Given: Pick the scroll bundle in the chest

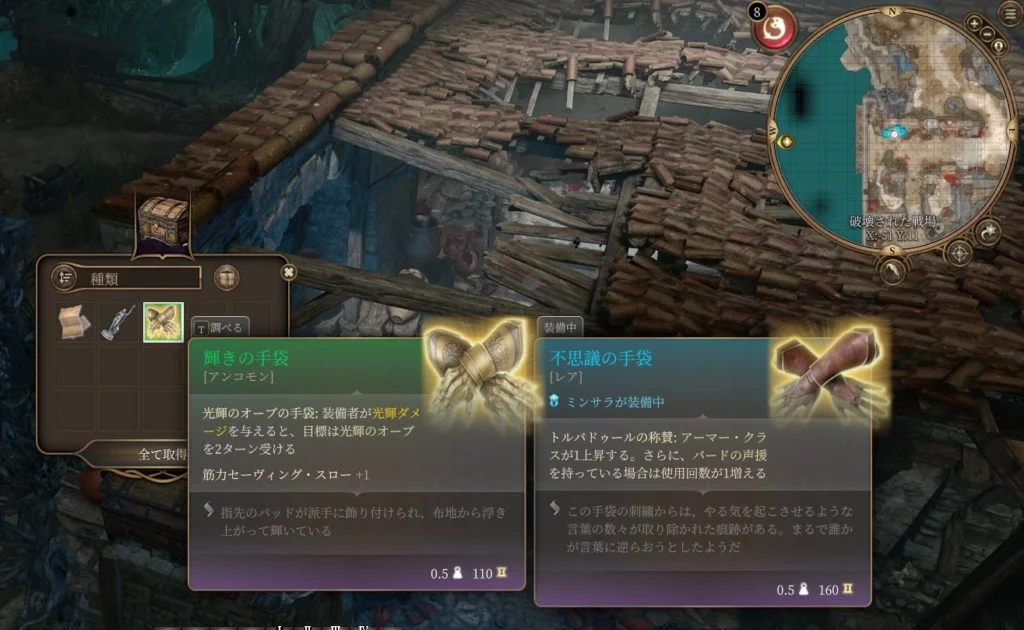Looking at the screenshot, I should tap(75, 324).
